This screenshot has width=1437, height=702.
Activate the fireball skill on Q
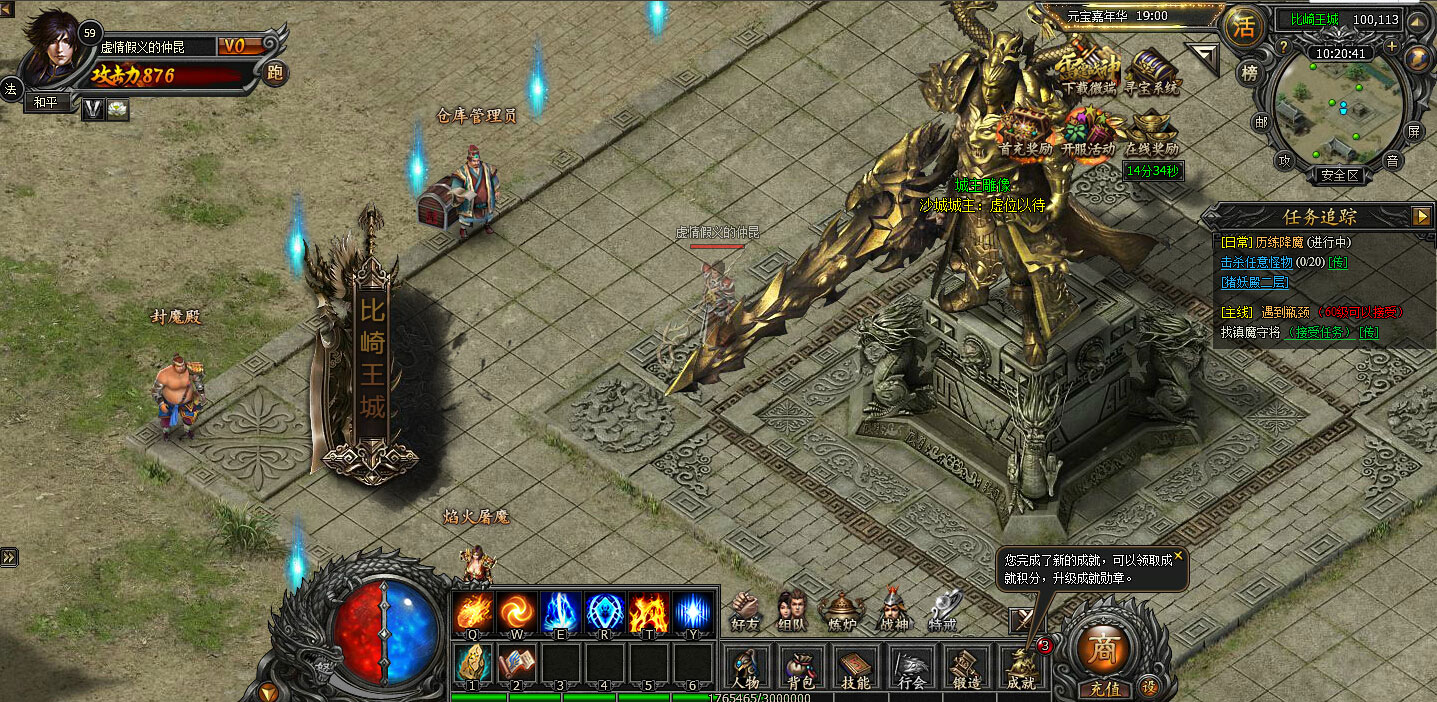(x=472, y=611)
